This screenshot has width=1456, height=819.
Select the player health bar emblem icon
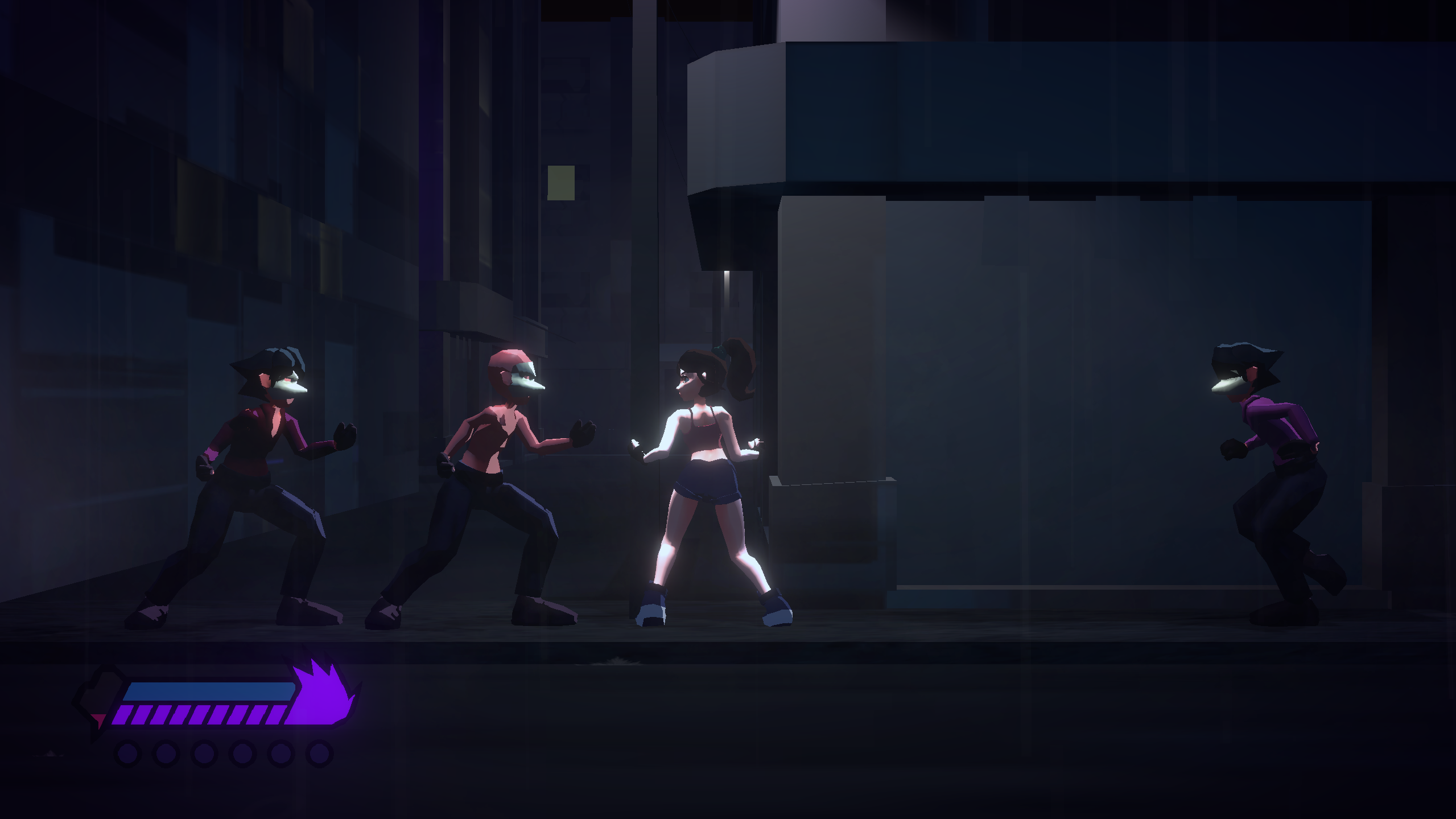[100, 694]
